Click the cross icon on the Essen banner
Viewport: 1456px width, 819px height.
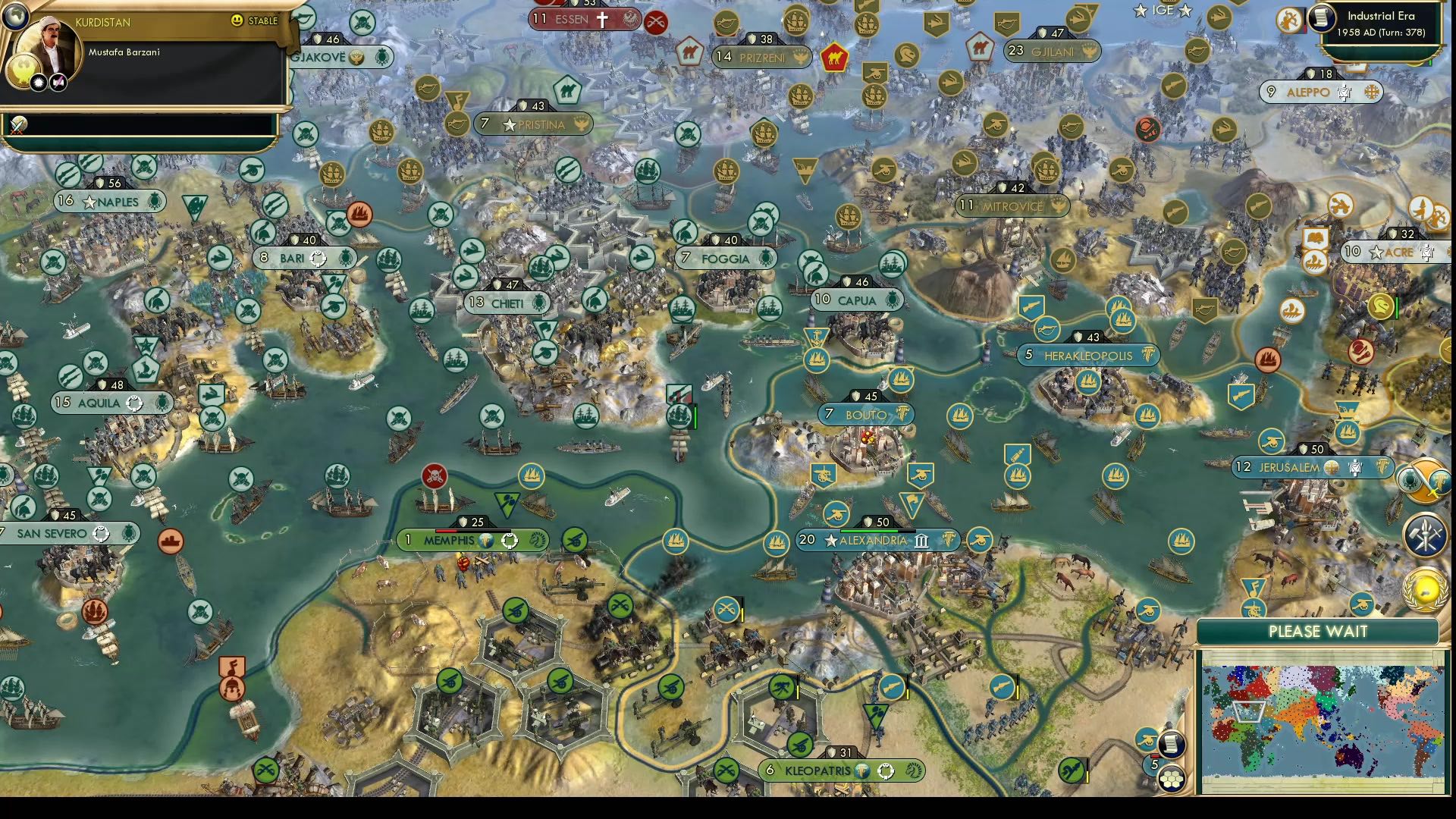click(x=603, y=19)
